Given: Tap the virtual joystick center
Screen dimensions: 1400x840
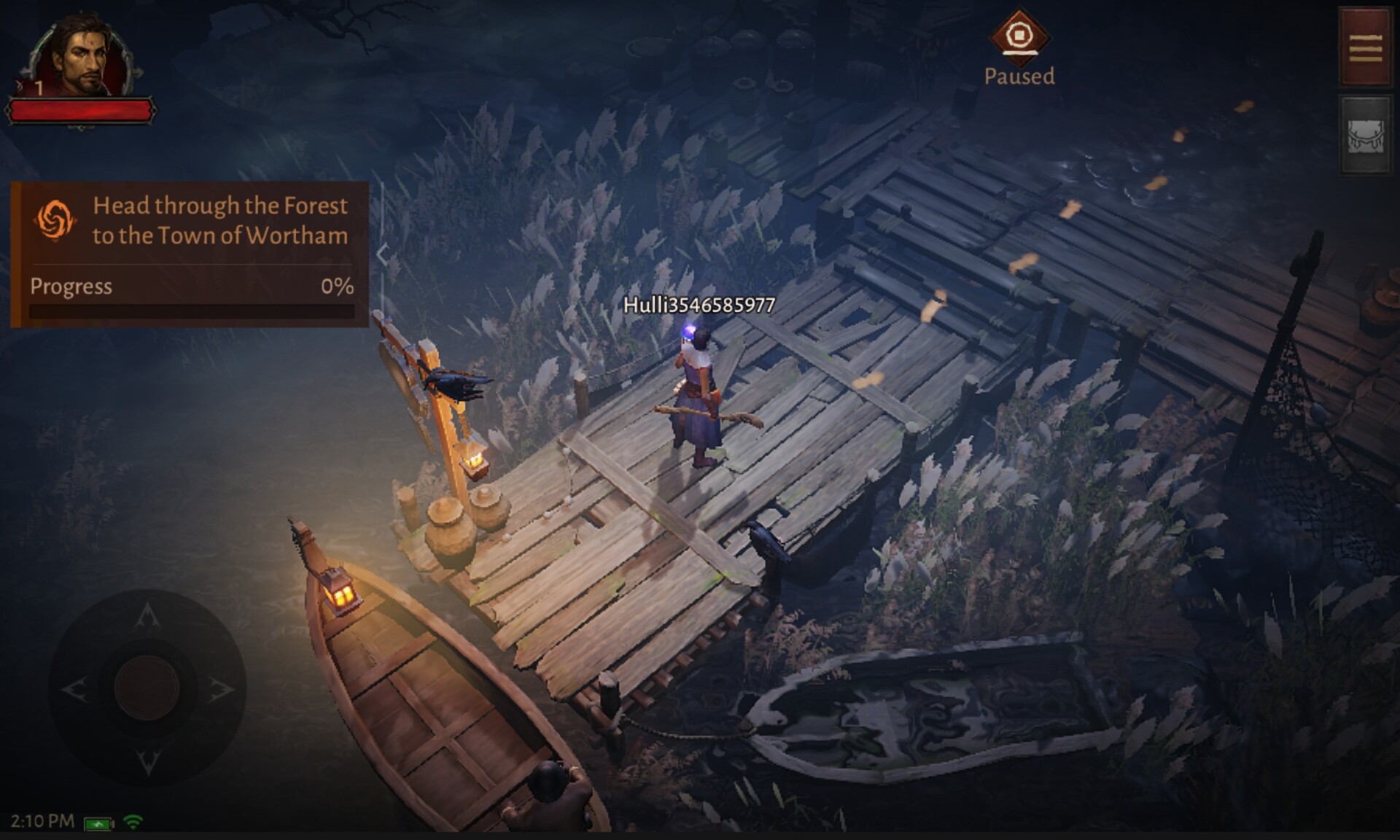Looking at the screenshot, I should point(147,687).
